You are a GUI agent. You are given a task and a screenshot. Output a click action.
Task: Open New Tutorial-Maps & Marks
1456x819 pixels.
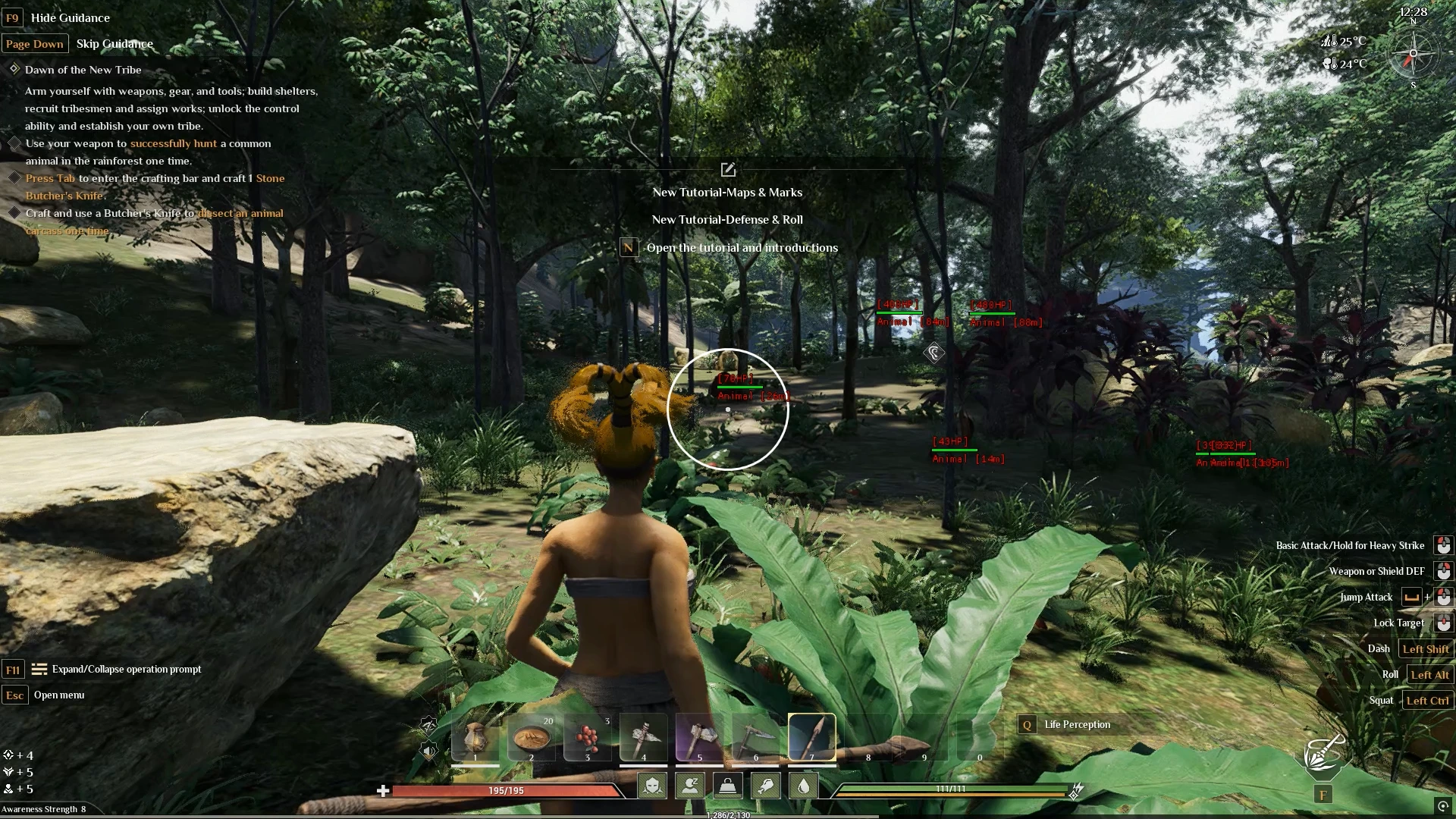click(727, 192)
